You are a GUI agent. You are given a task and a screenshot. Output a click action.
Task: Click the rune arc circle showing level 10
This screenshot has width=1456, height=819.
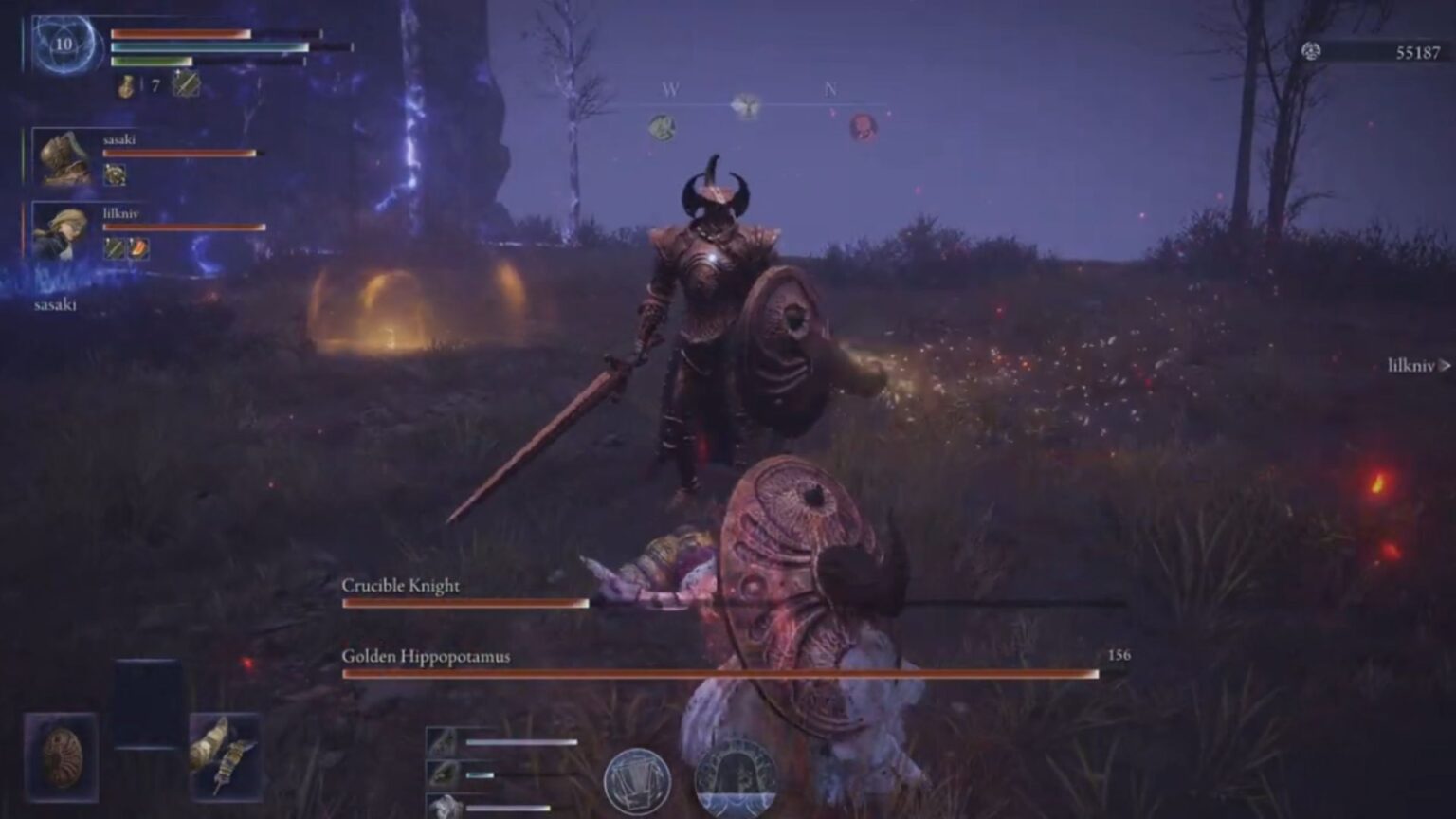click(x=64, y=43)
